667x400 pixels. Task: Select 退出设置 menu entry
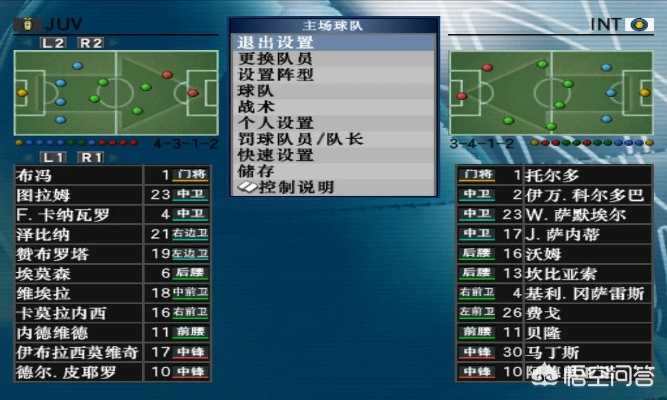[275, 43]
